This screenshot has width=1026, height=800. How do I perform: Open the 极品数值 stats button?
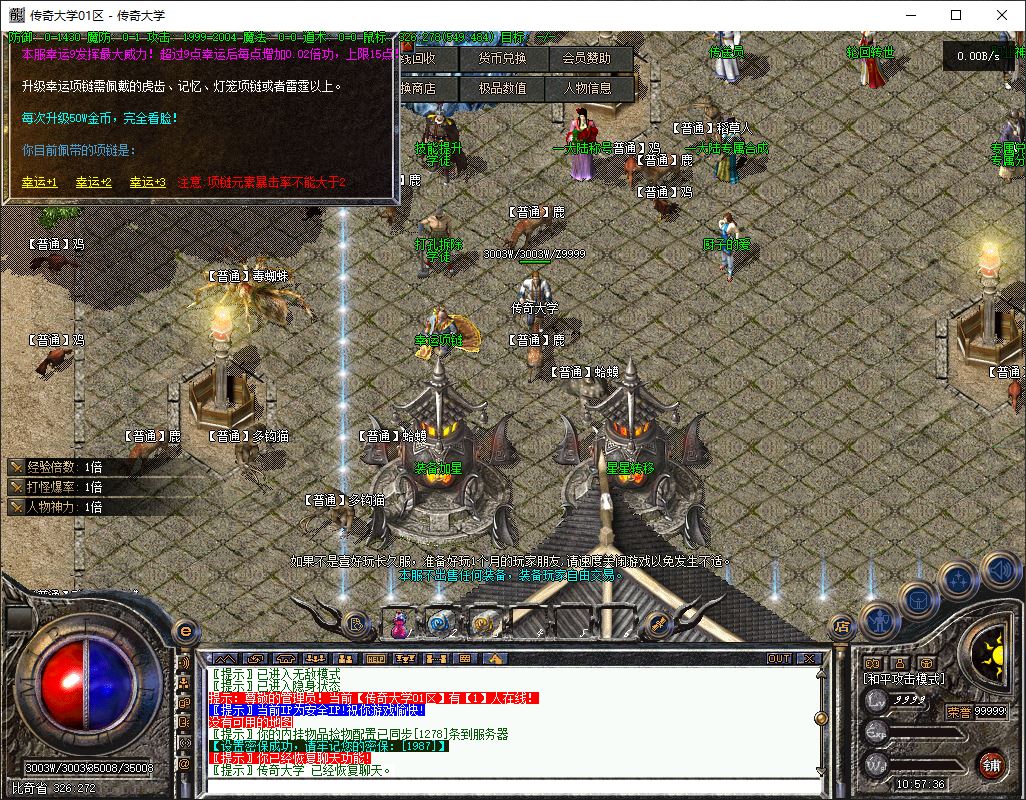point(501,88)
